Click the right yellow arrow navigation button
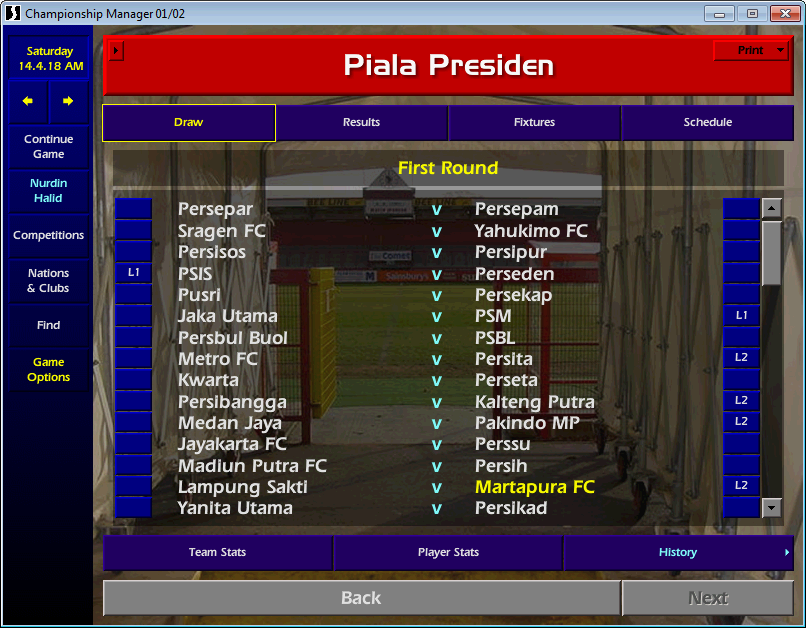The height and width of the screenshot is (628, 806). point(68,101)
